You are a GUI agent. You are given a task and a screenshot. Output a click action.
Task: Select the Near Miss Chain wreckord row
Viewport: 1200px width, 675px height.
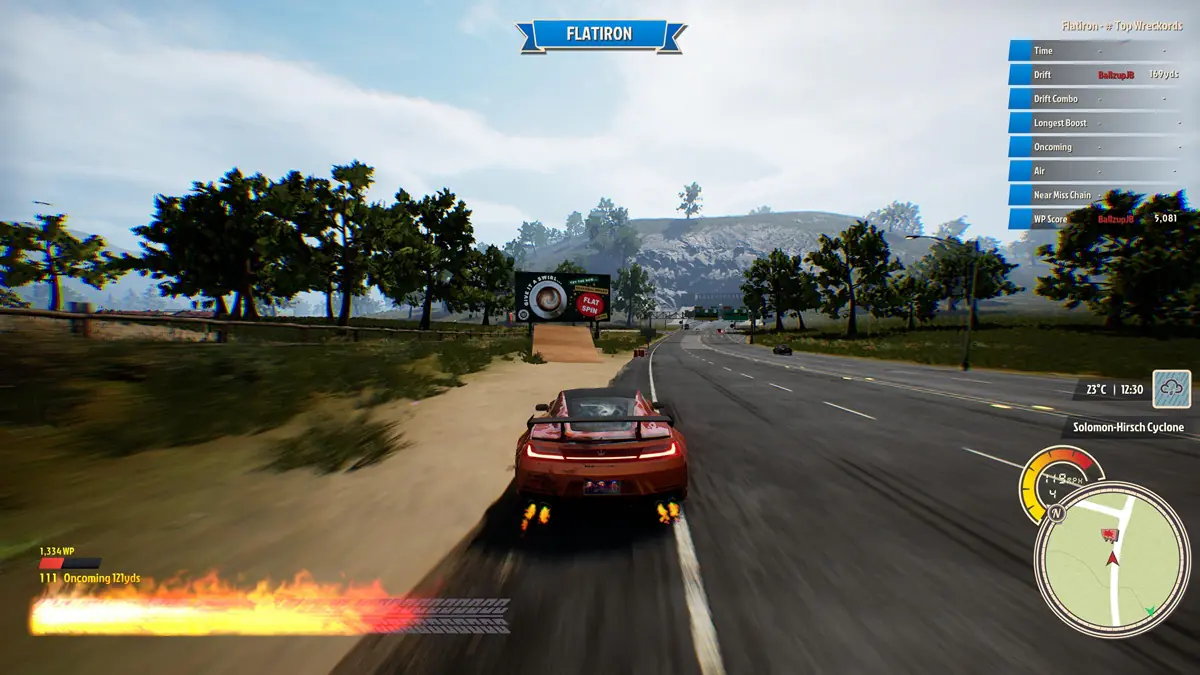pos(1096,195)
